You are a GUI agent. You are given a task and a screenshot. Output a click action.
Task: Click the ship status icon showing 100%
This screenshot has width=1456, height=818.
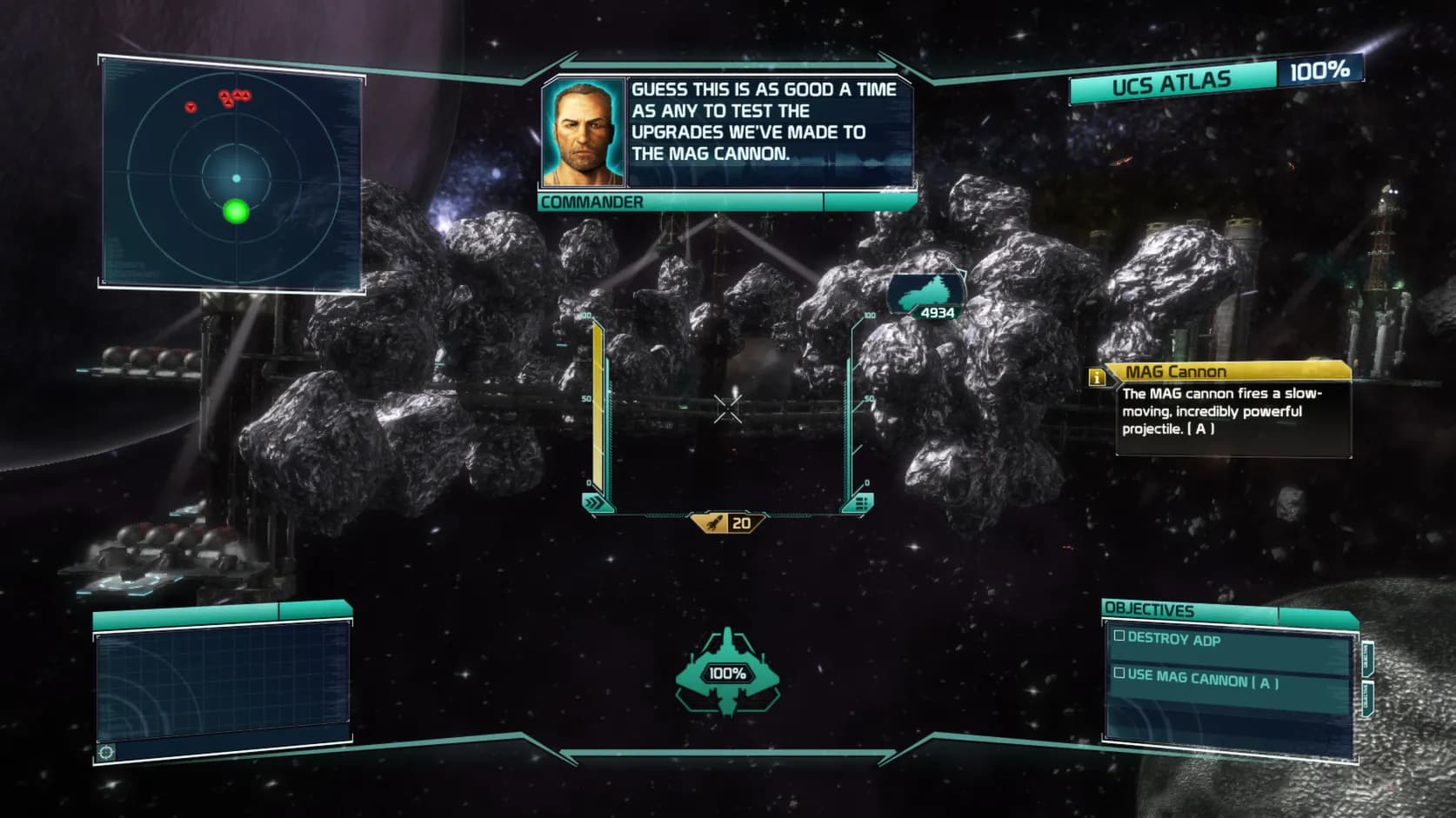727,671
